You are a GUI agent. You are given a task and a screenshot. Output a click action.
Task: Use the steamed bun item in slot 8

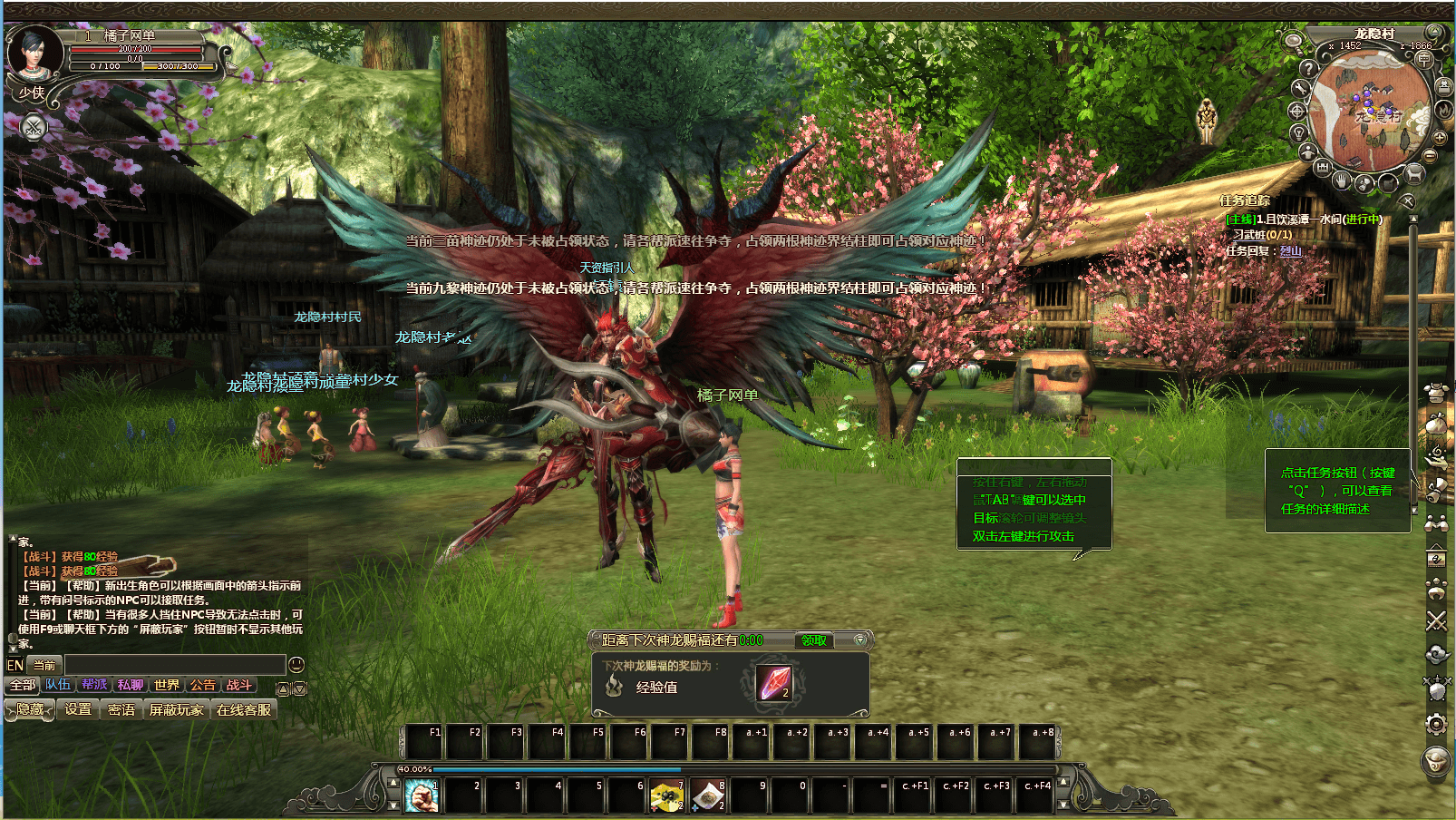[707, 796]
